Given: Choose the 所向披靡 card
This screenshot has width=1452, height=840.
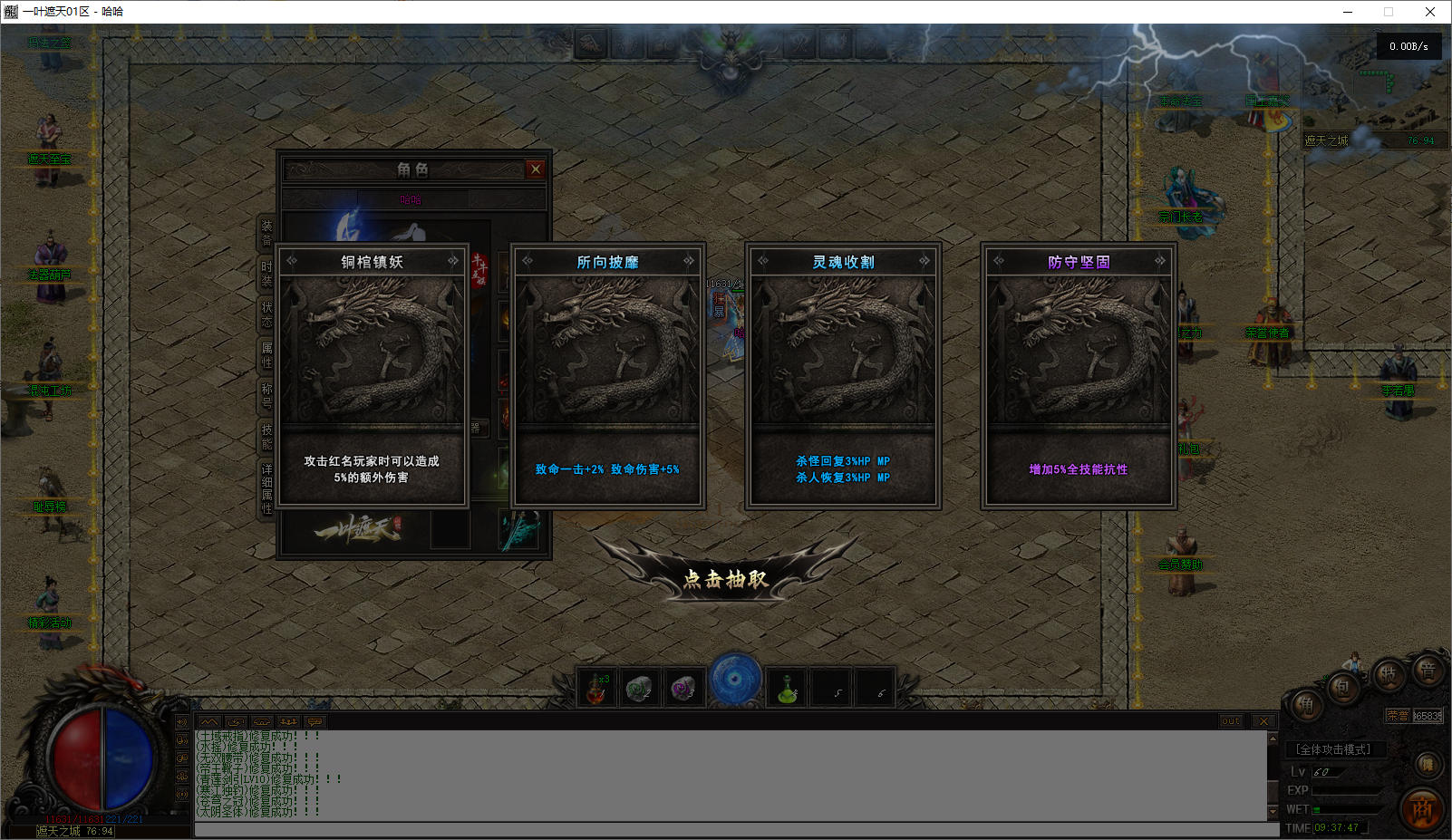Looking at the screenshot, I should point(607,375).
